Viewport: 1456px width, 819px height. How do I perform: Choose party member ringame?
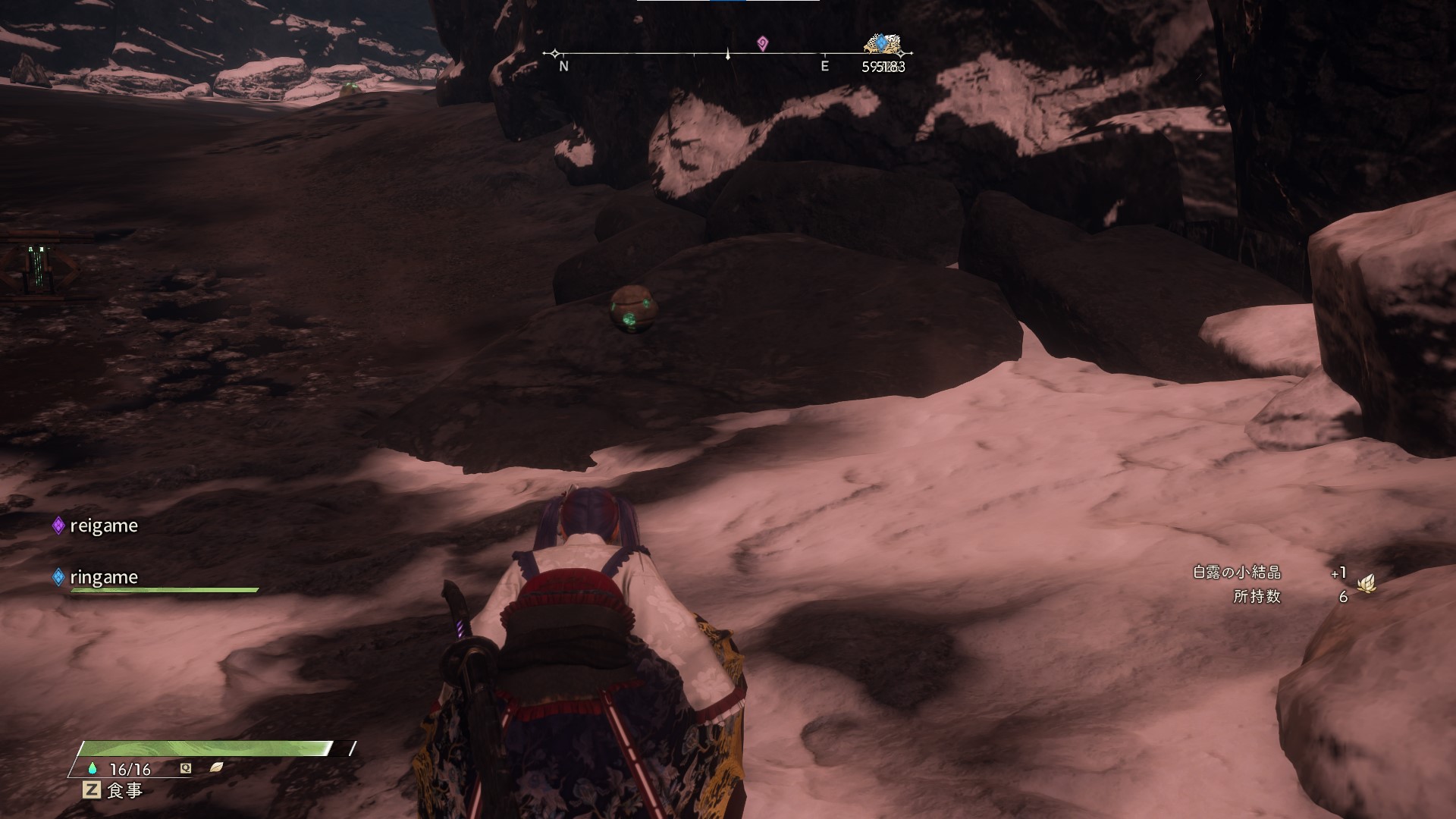point(103,577)
